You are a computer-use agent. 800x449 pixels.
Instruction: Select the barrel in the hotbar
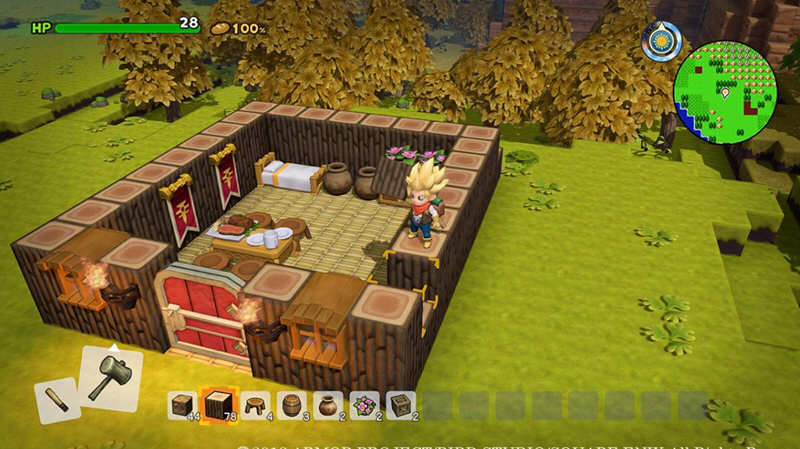pyautogui.click(x=291, y=404)
